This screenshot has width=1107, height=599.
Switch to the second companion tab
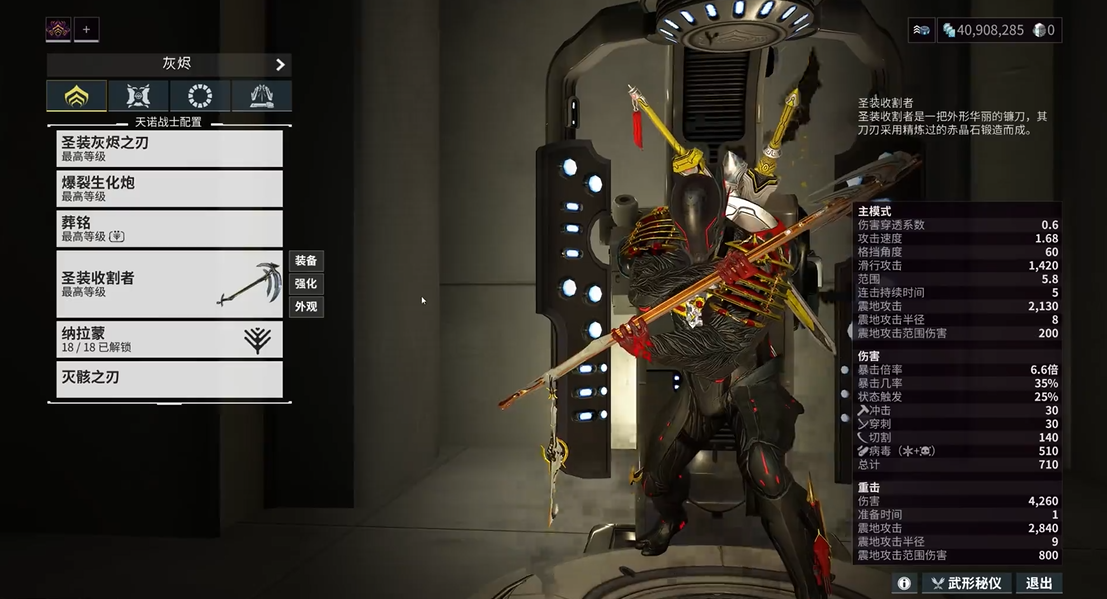coord(138,96)
